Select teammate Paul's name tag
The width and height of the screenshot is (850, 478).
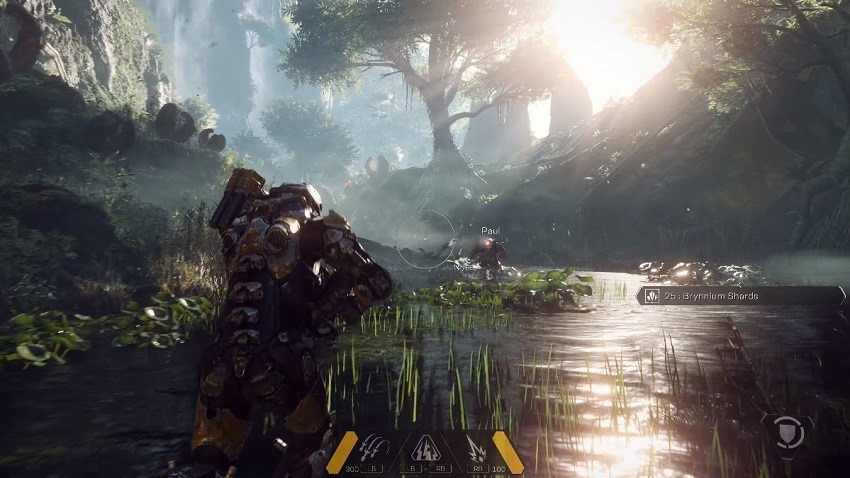pos(490,231)
